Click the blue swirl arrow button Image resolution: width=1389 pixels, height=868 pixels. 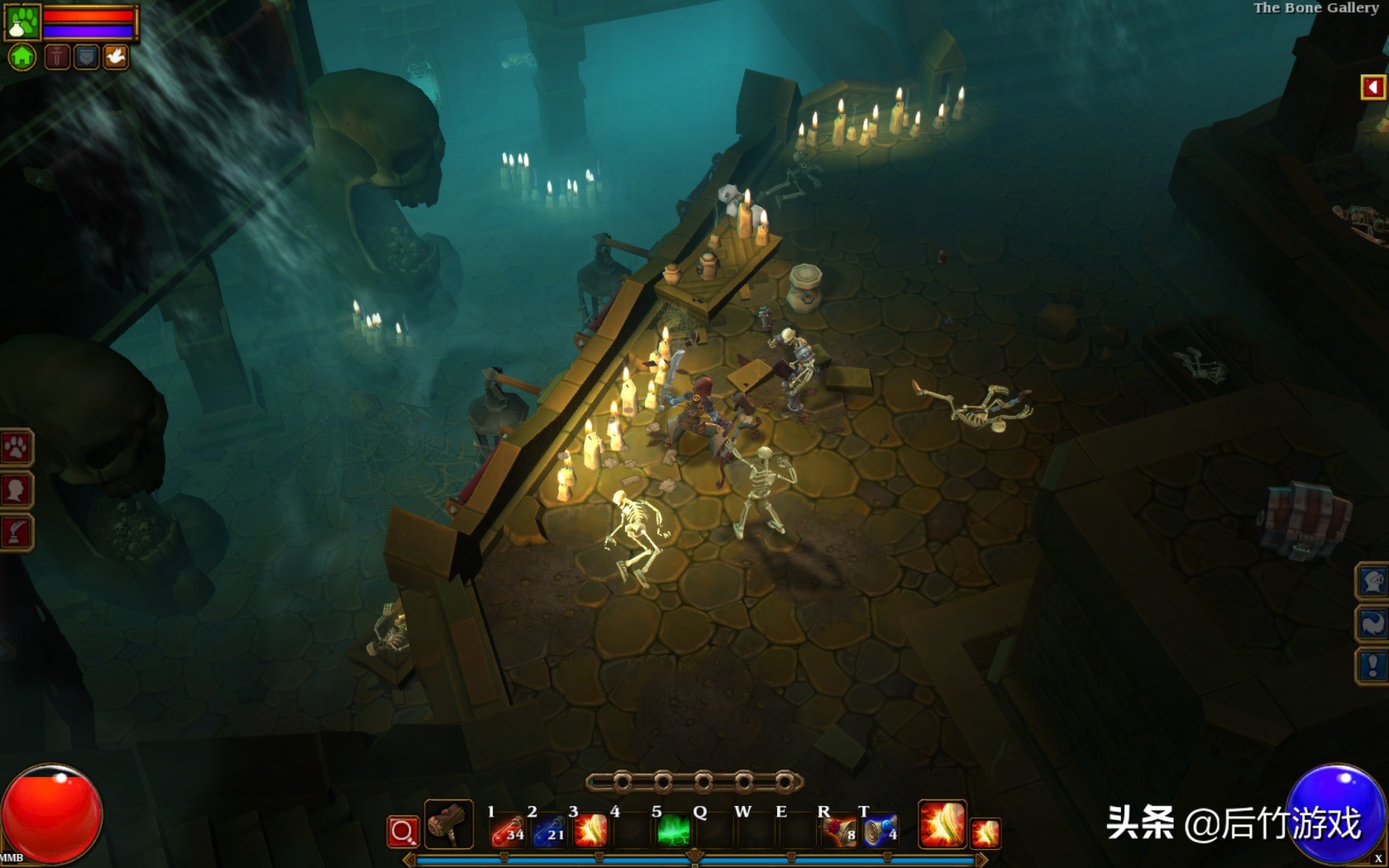[1373, 624]
